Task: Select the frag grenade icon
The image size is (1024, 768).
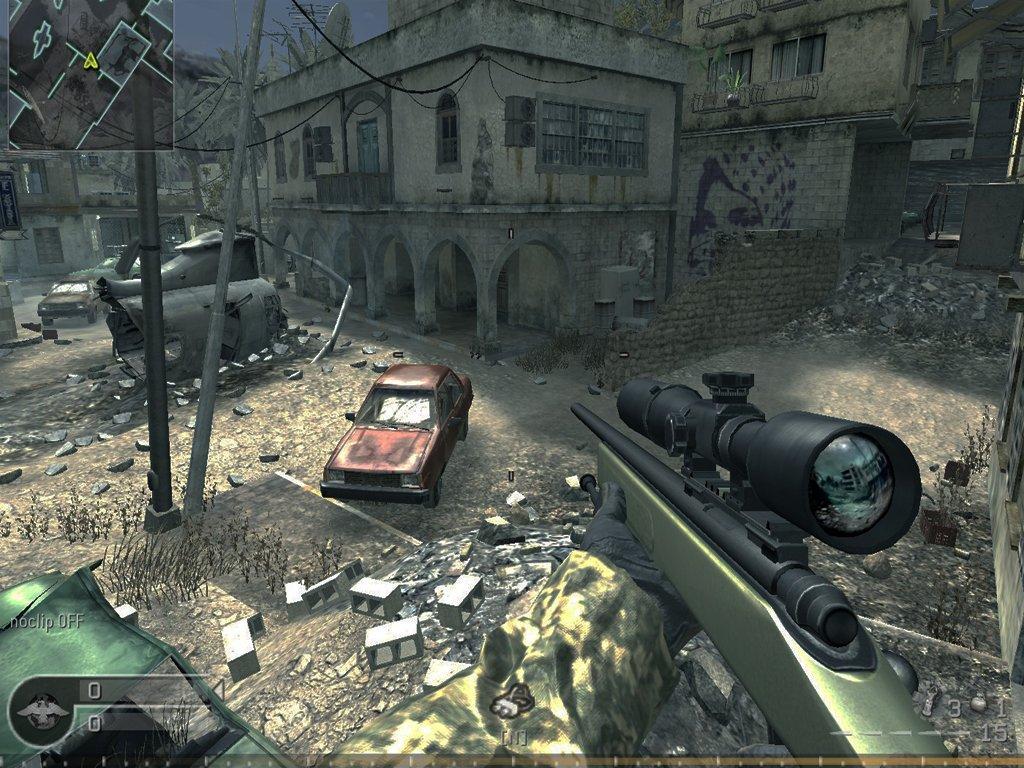Action: click(978, 705)
